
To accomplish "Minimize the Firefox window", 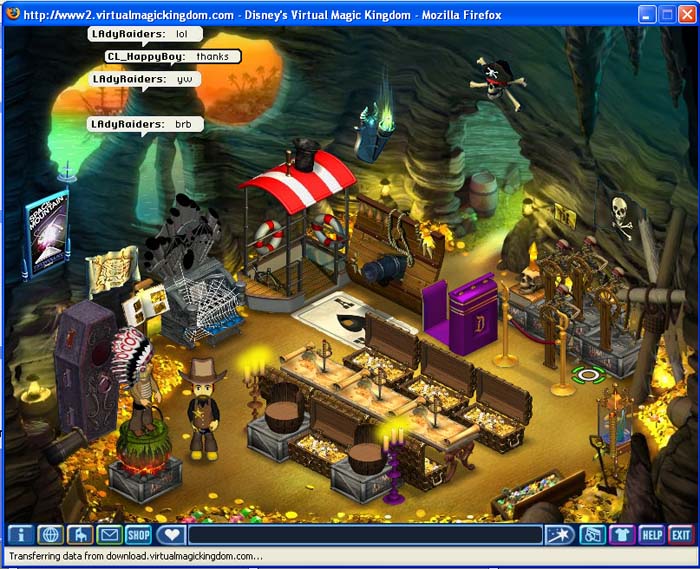I will [x=642, y=15].
